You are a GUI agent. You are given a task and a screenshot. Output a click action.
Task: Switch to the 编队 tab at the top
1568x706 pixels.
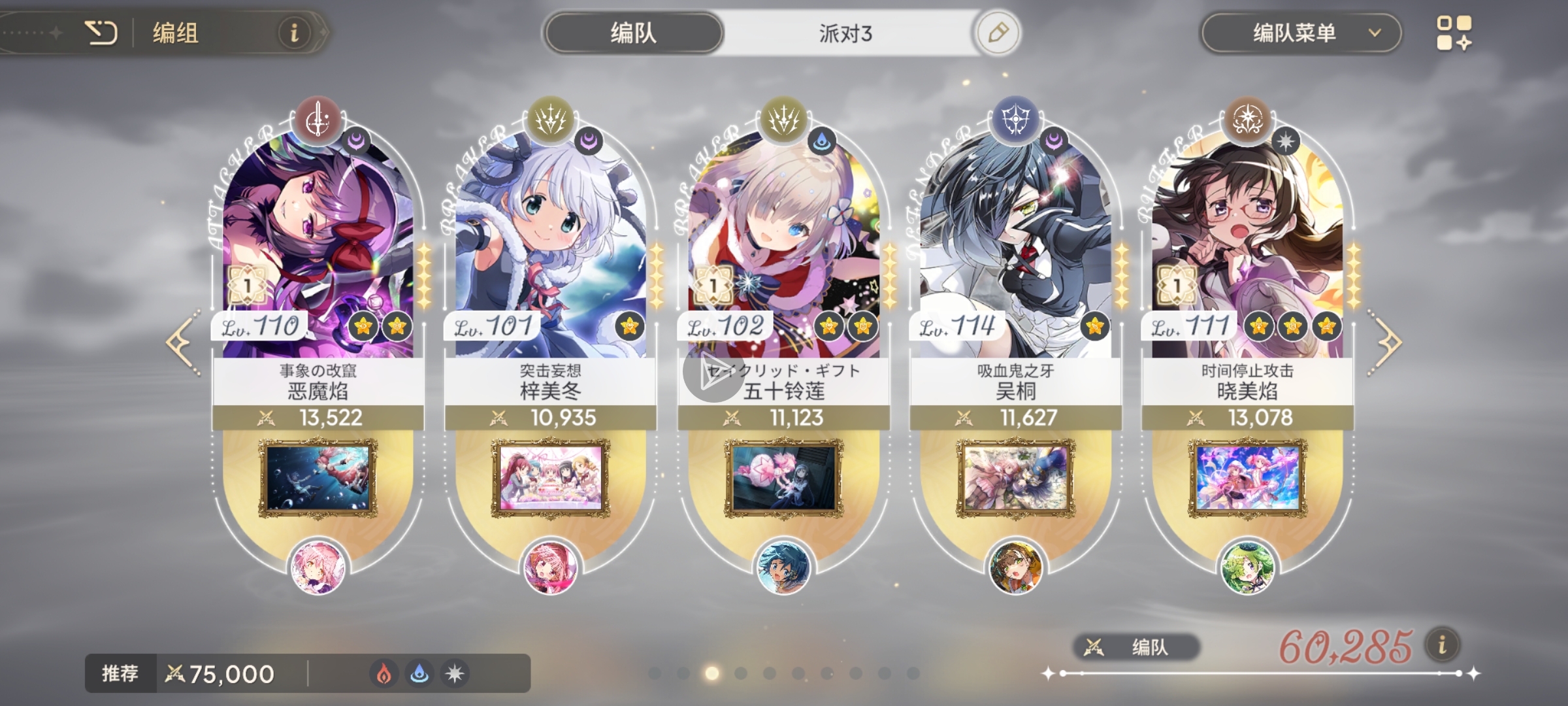[632, 31]
